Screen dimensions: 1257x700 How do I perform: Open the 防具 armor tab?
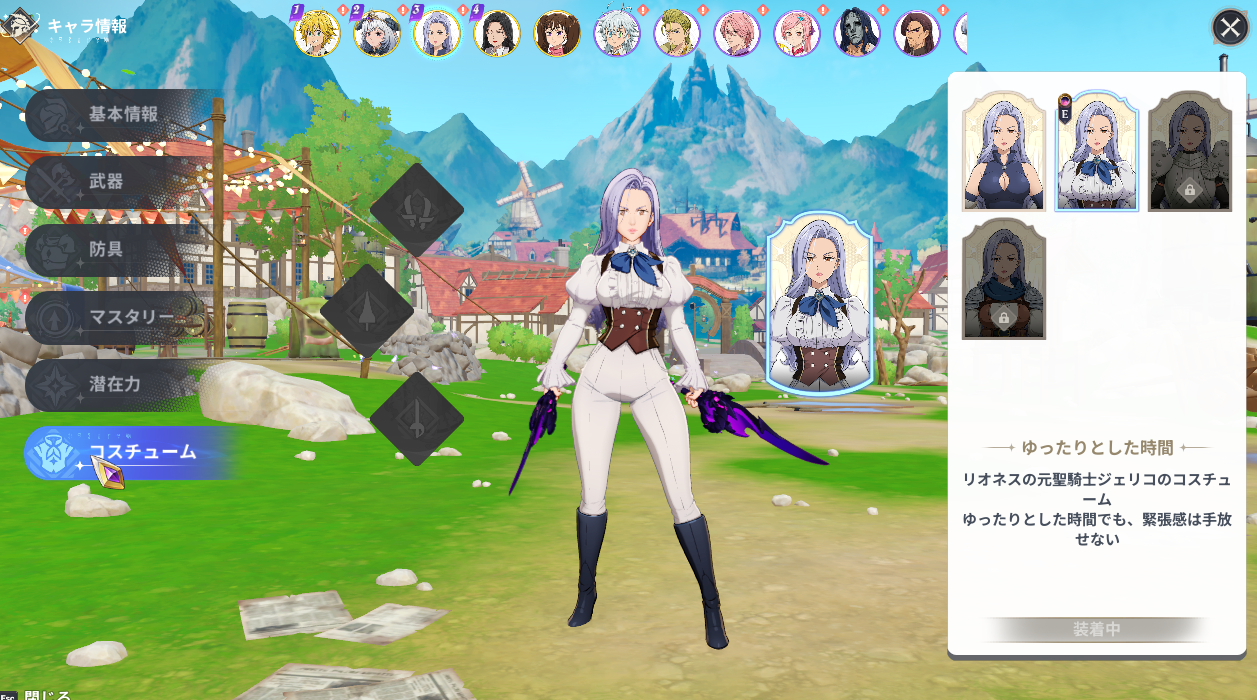pos(110,249)
